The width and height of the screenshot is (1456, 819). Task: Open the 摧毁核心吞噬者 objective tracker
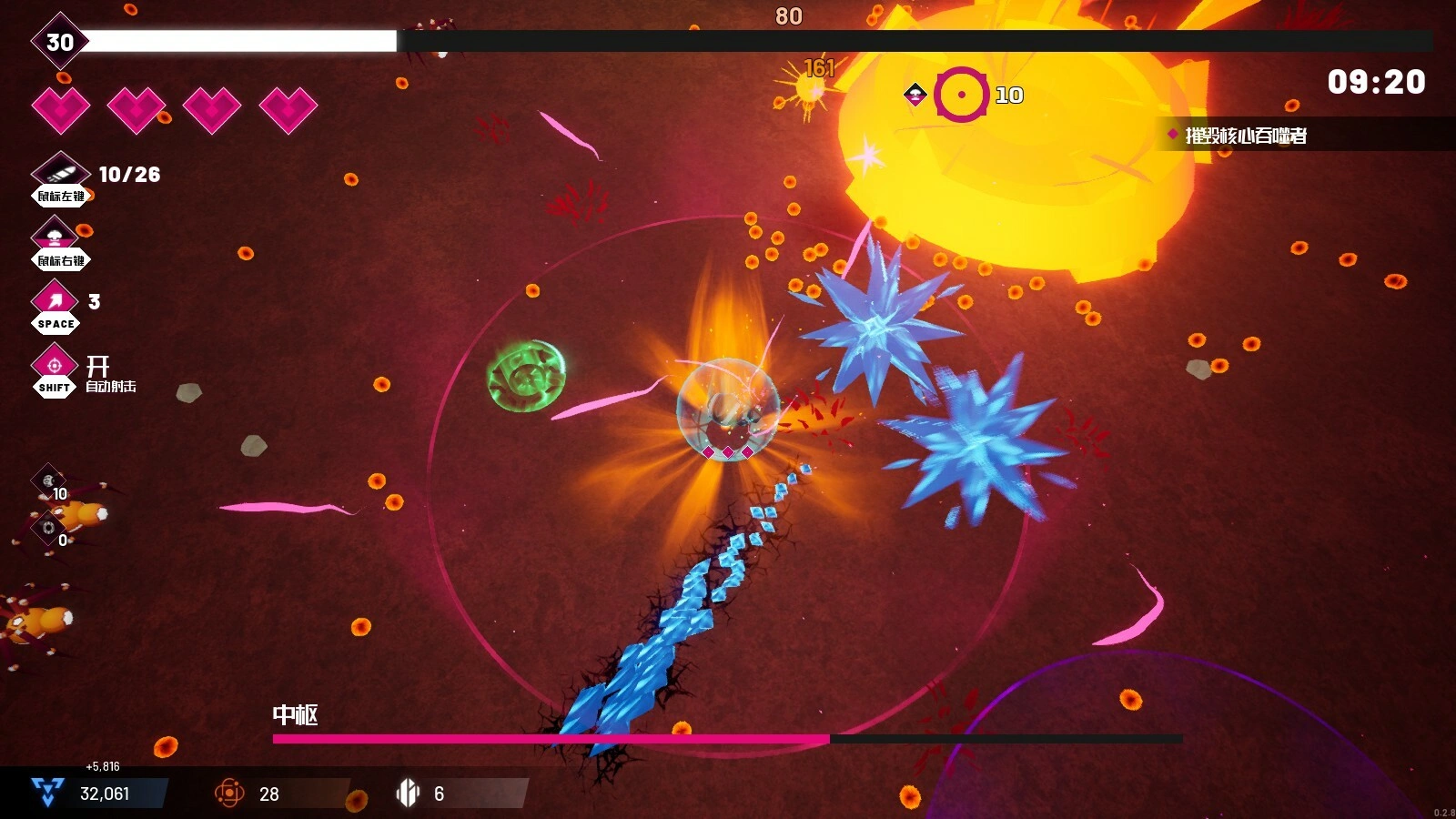(1245, 136)
